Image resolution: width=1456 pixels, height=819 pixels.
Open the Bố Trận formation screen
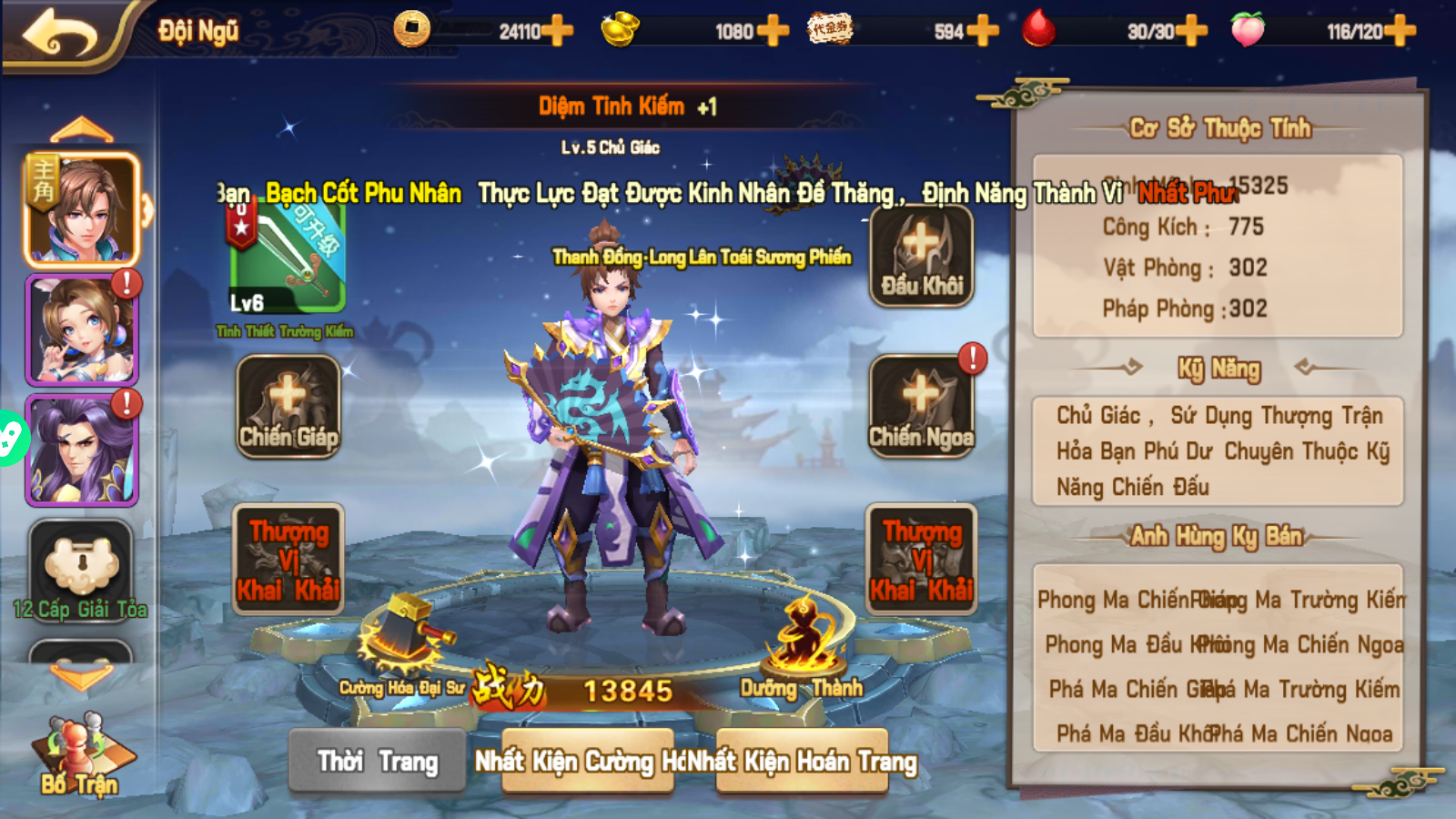pyautogui.click(x=78, y=755)
